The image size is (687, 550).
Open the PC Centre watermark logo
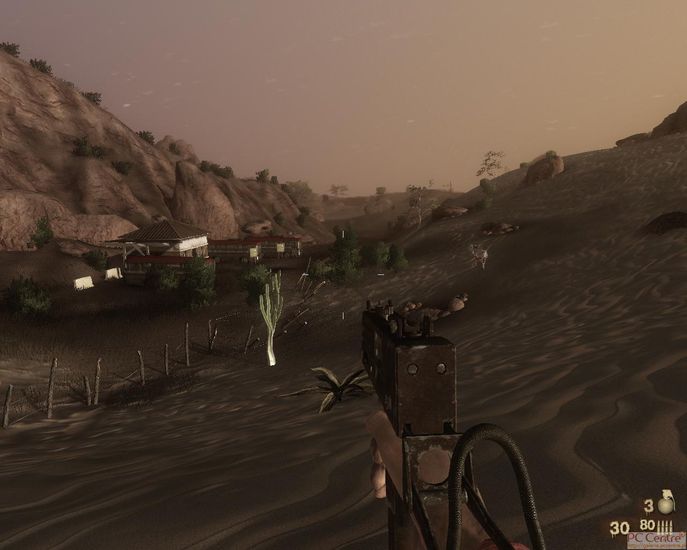click(x=656, y=540)
